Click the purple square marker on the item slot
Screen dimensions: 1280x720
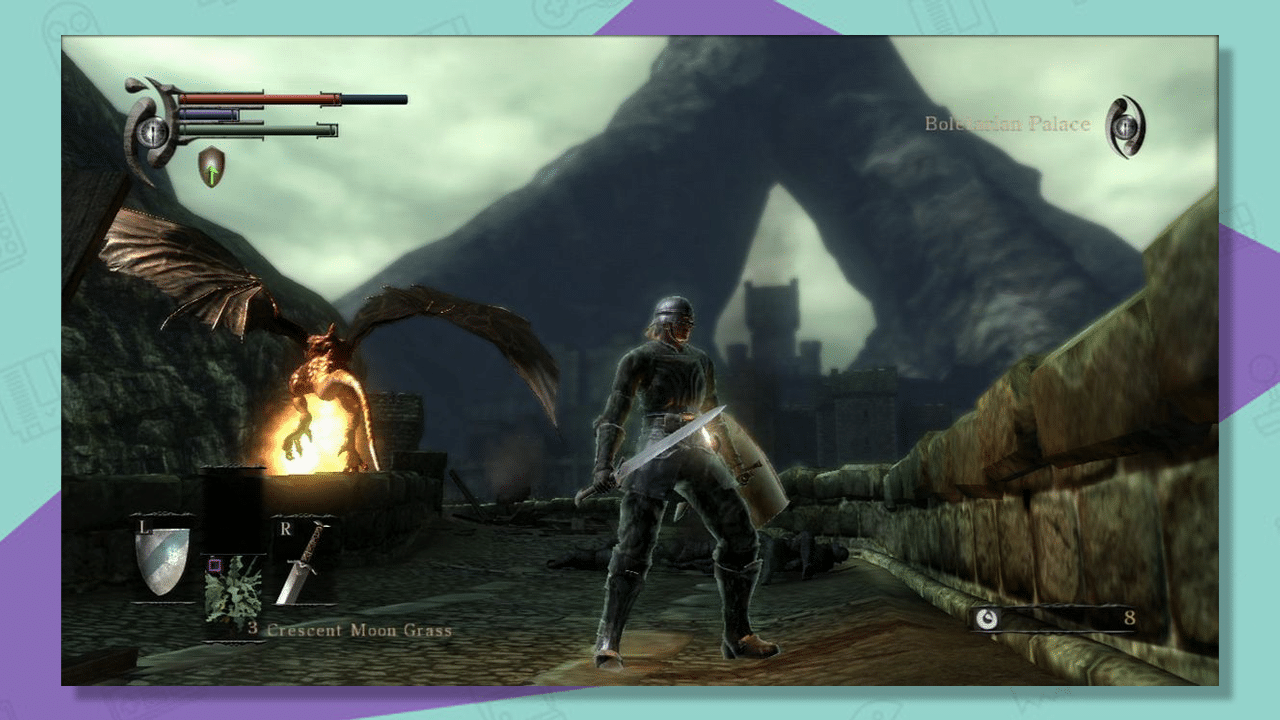pyautogui.click(x=215, y=565)
